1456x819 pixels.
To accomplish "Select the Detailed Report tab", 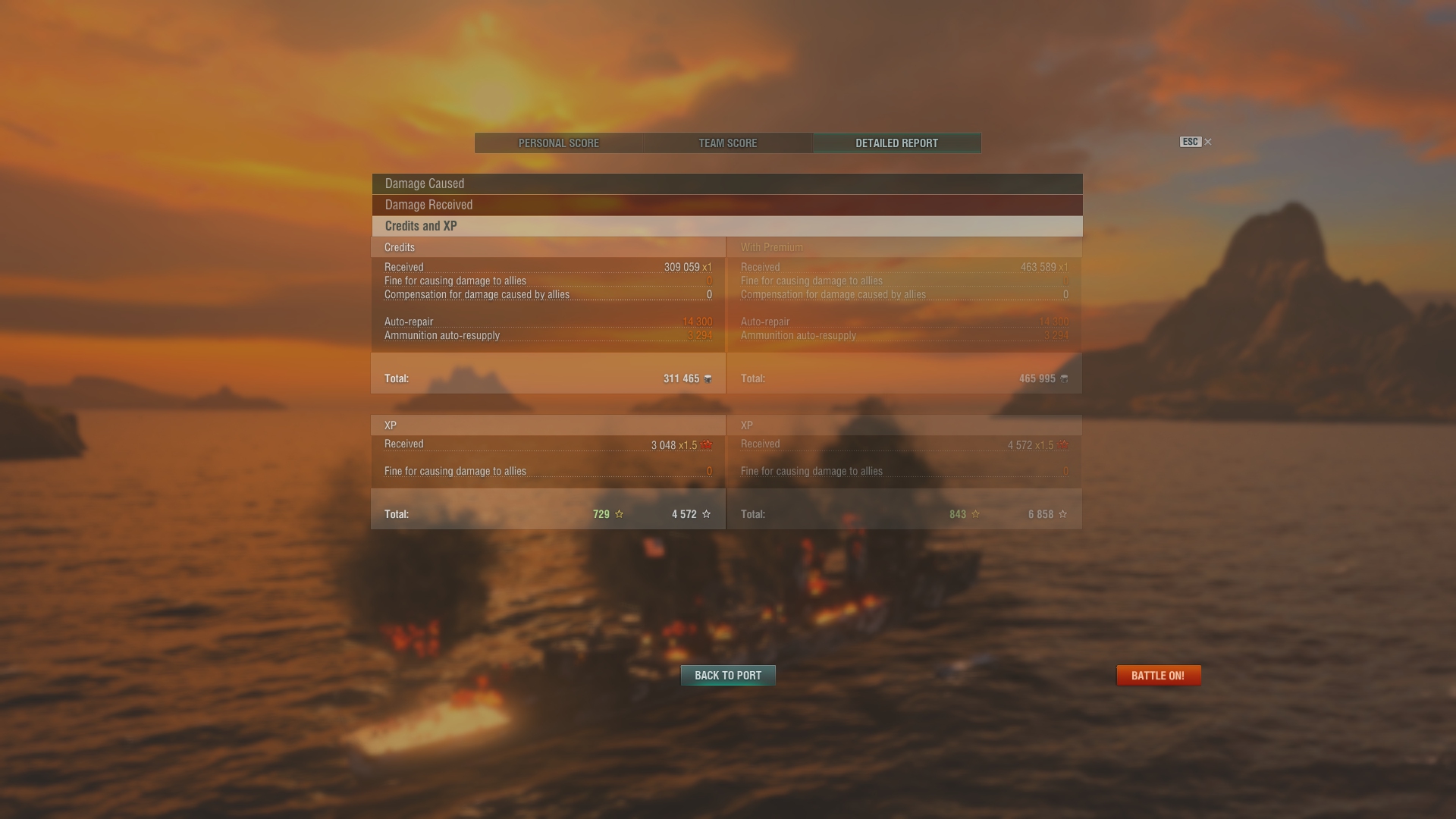I will (x=896, y=143).
